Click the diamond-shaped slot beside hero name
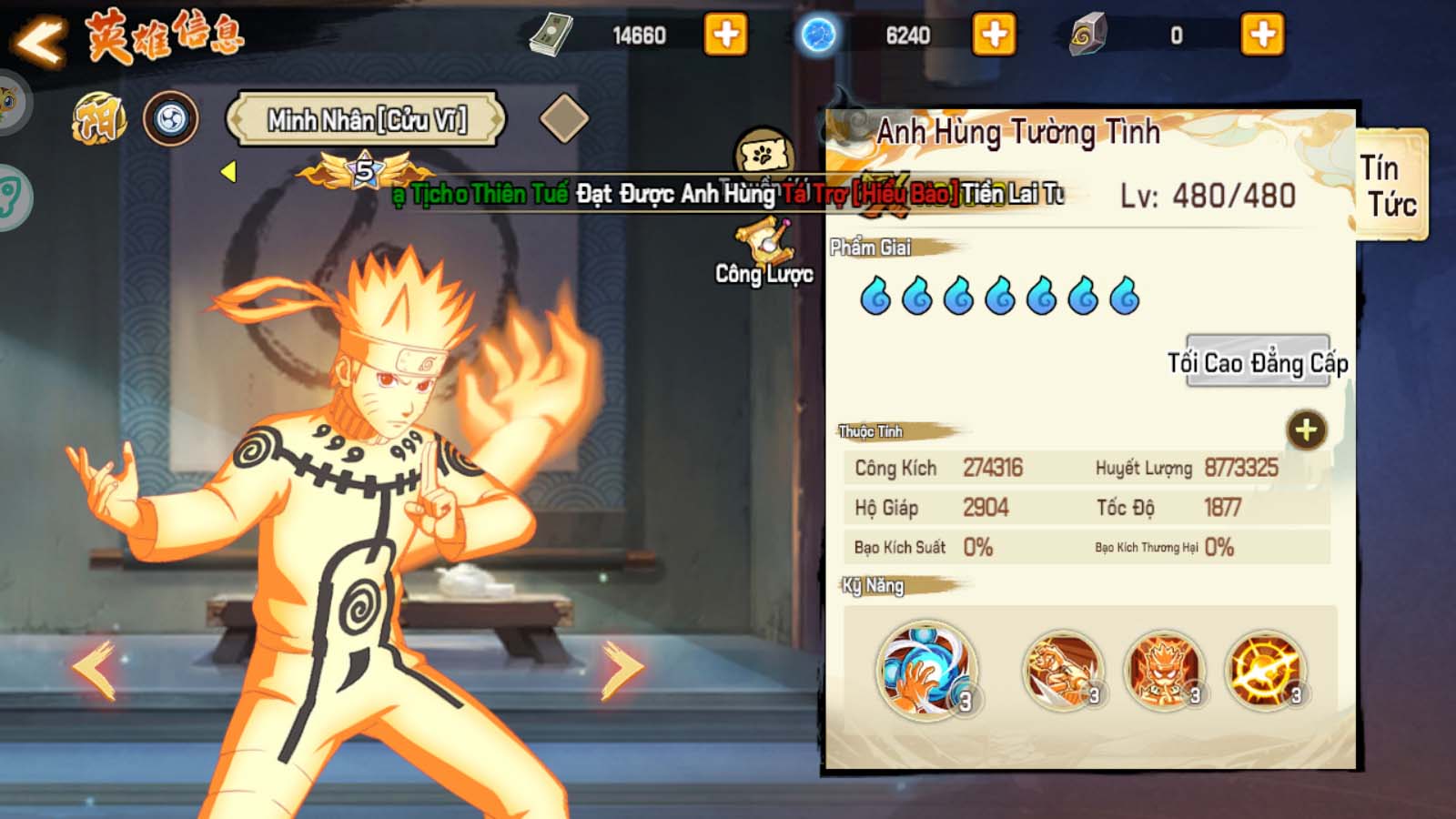 pyautogui.click(x=563, y=118)
